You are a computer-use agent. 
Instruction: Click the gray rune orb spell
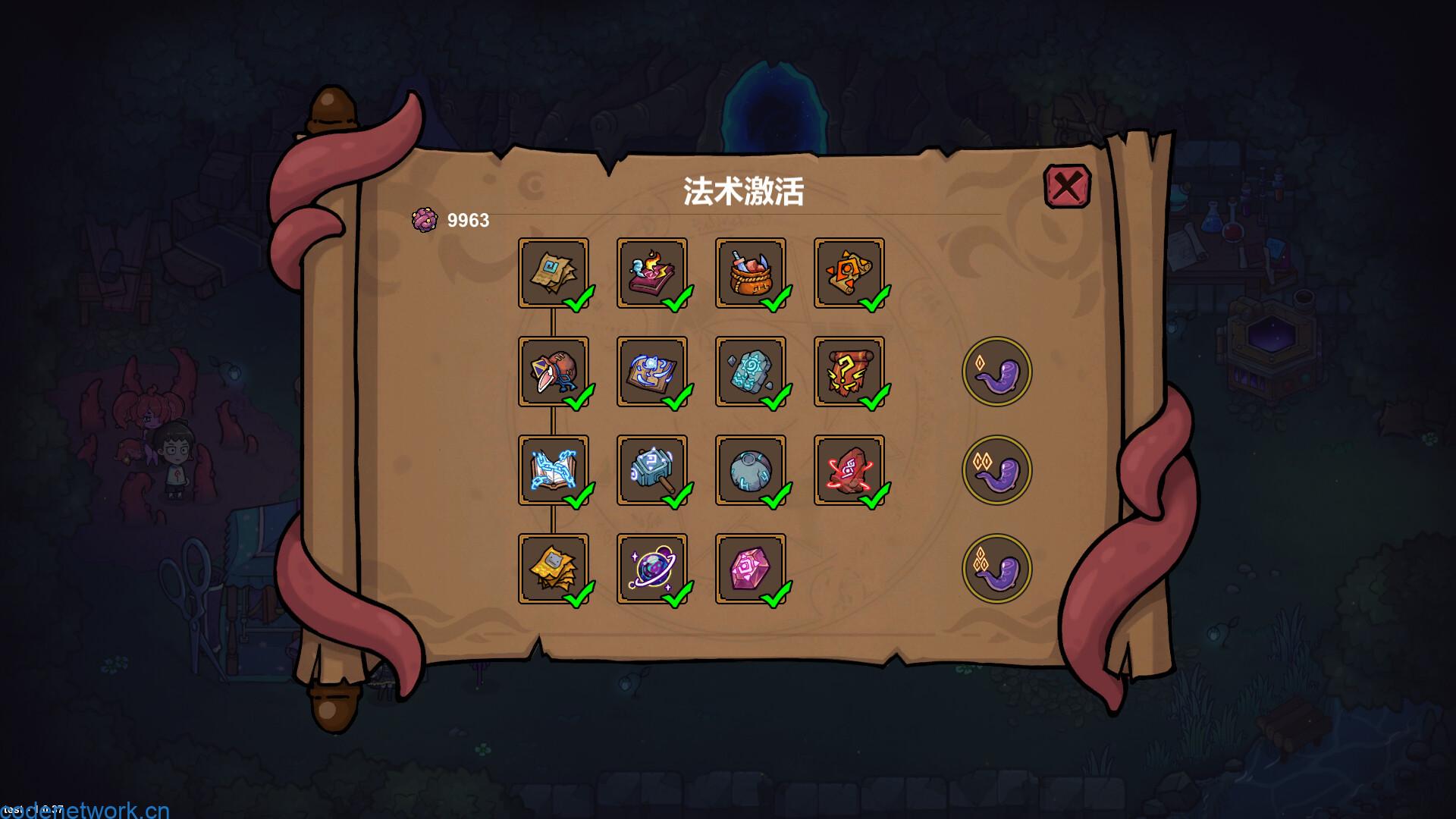[752, 470]
